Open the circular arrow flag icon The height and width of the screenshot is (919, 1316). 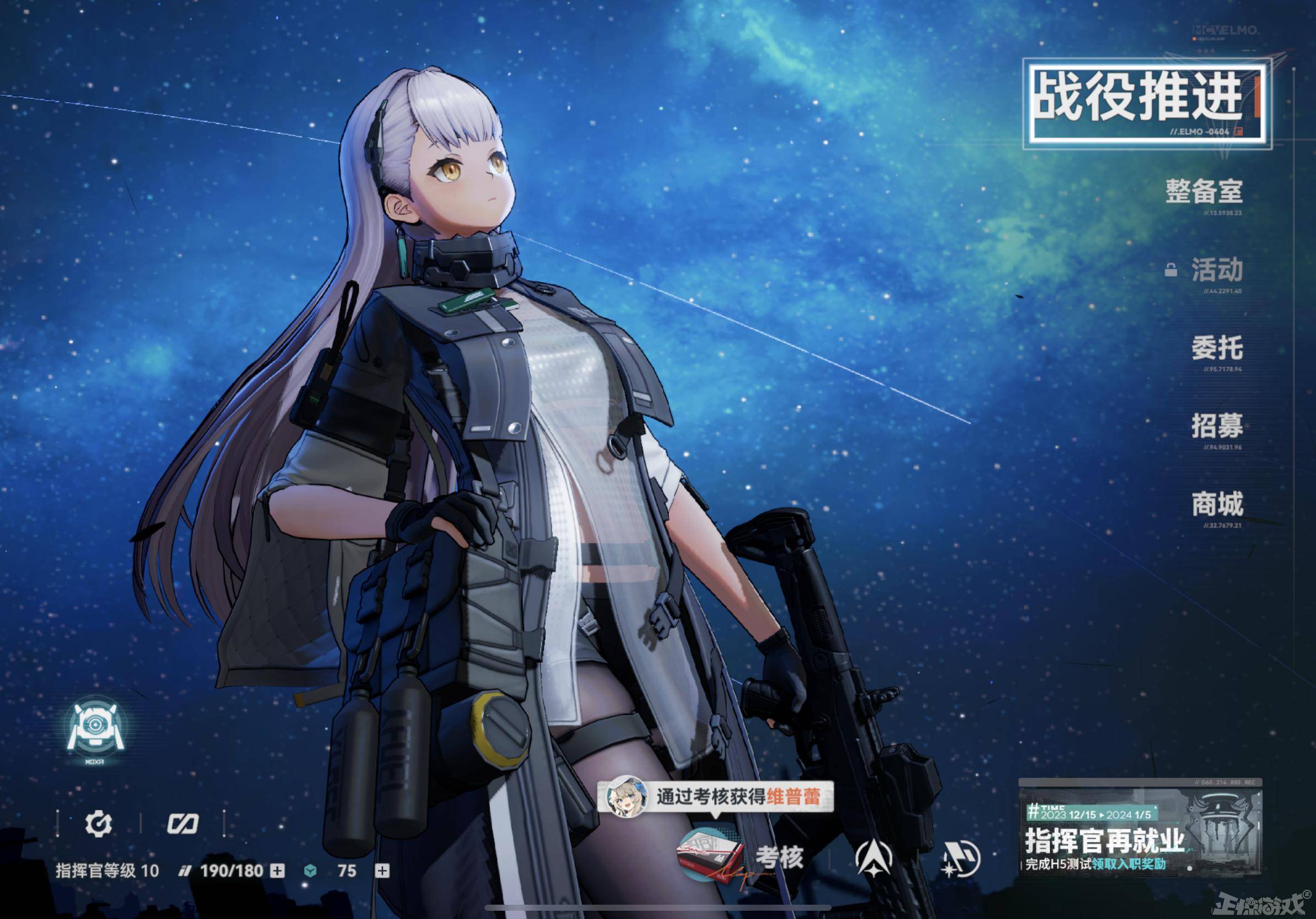pos(960,859)
